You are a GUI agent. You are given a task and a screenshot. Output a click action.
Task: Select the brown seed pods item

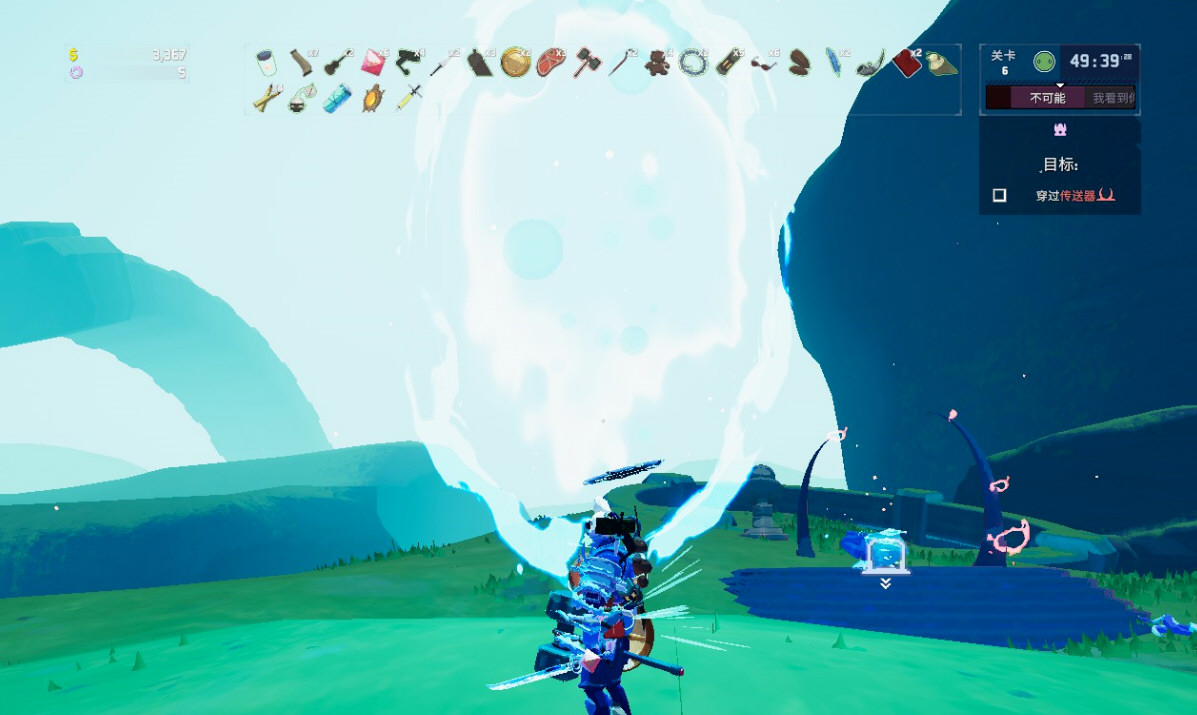(799, 63)
